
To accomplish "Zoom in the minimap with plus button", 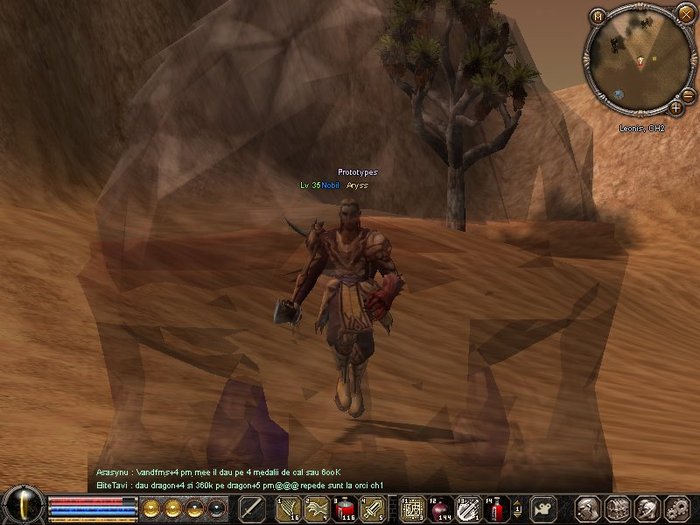I will pos(676,106).
